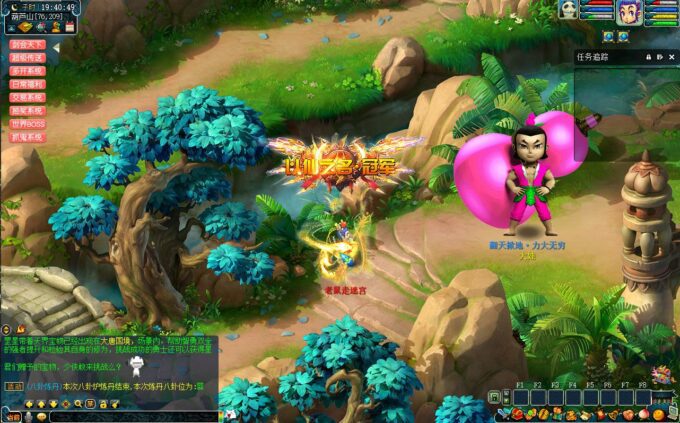The width and height of the screenshot is (680, 423).
Task: Open the 任务追踪 quest tracker header
Action: (593, 57)
